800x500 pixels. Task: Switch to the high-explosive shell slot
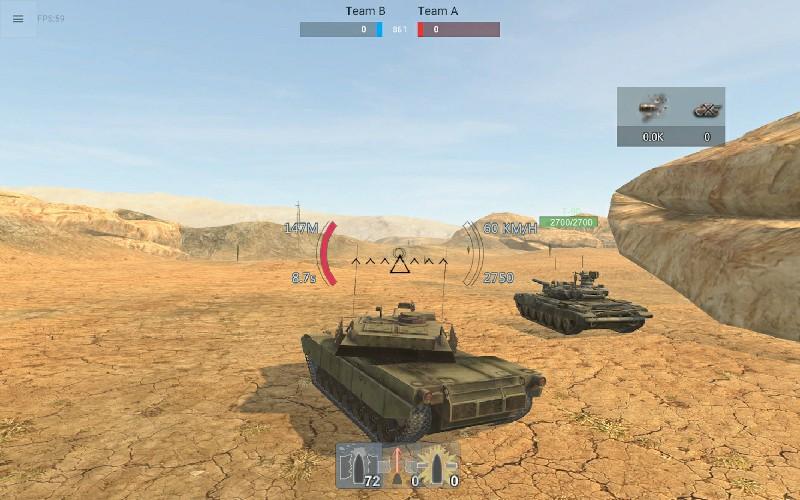pos(440,466)
